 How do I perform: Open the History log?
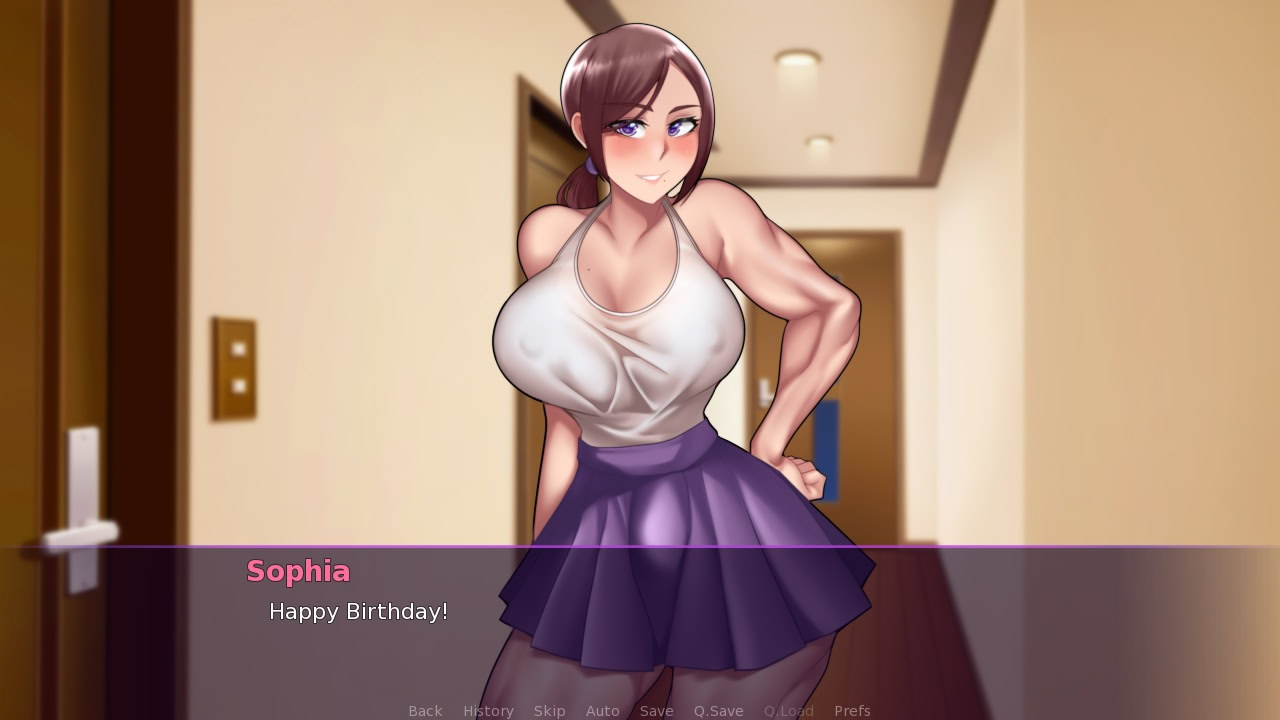(487, 710)
